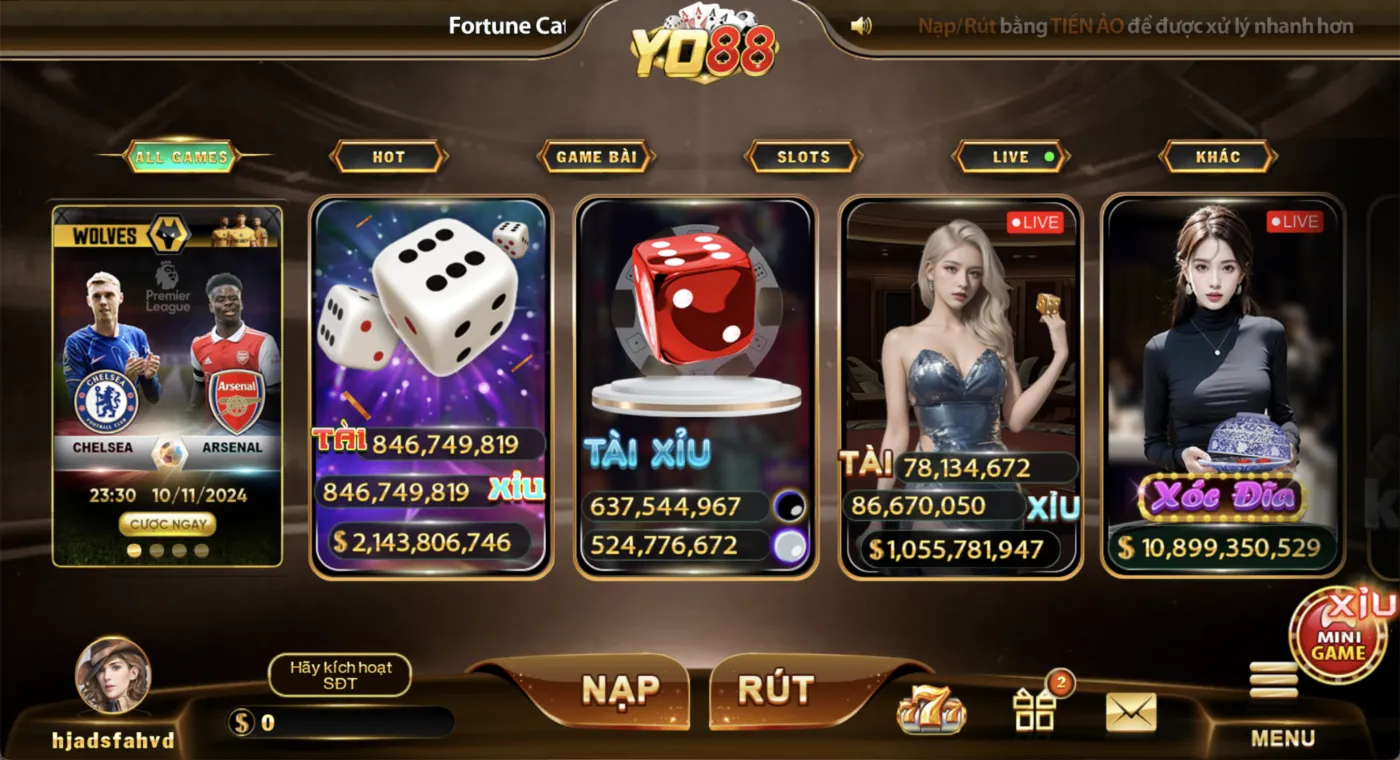The height and width of the screenshot is (760, 1400).
Task: Open the 777 slot machine icon
Action: pyautogui.click(x=931, y=712)
